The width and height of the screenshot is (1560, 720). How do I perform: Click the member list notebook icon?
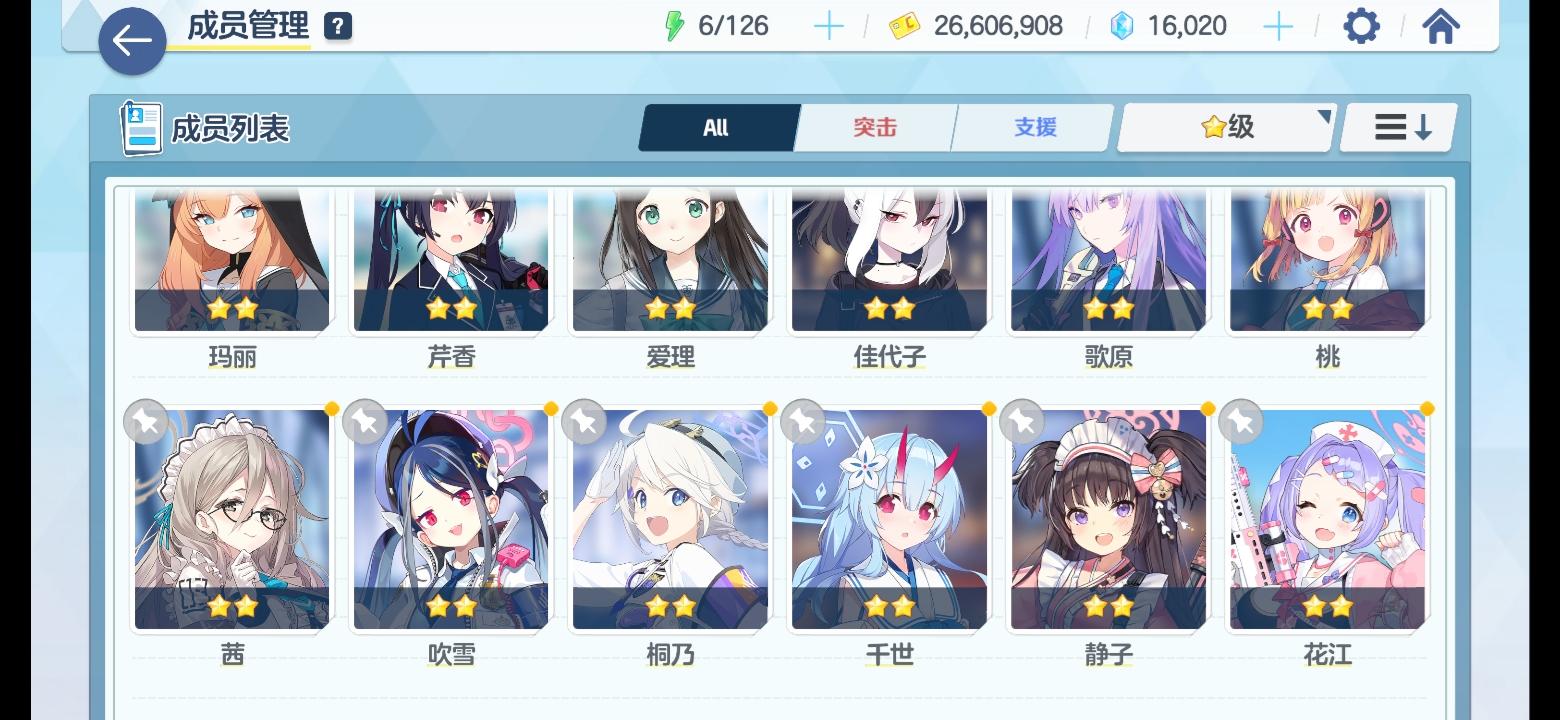click(x=138, y=126)
